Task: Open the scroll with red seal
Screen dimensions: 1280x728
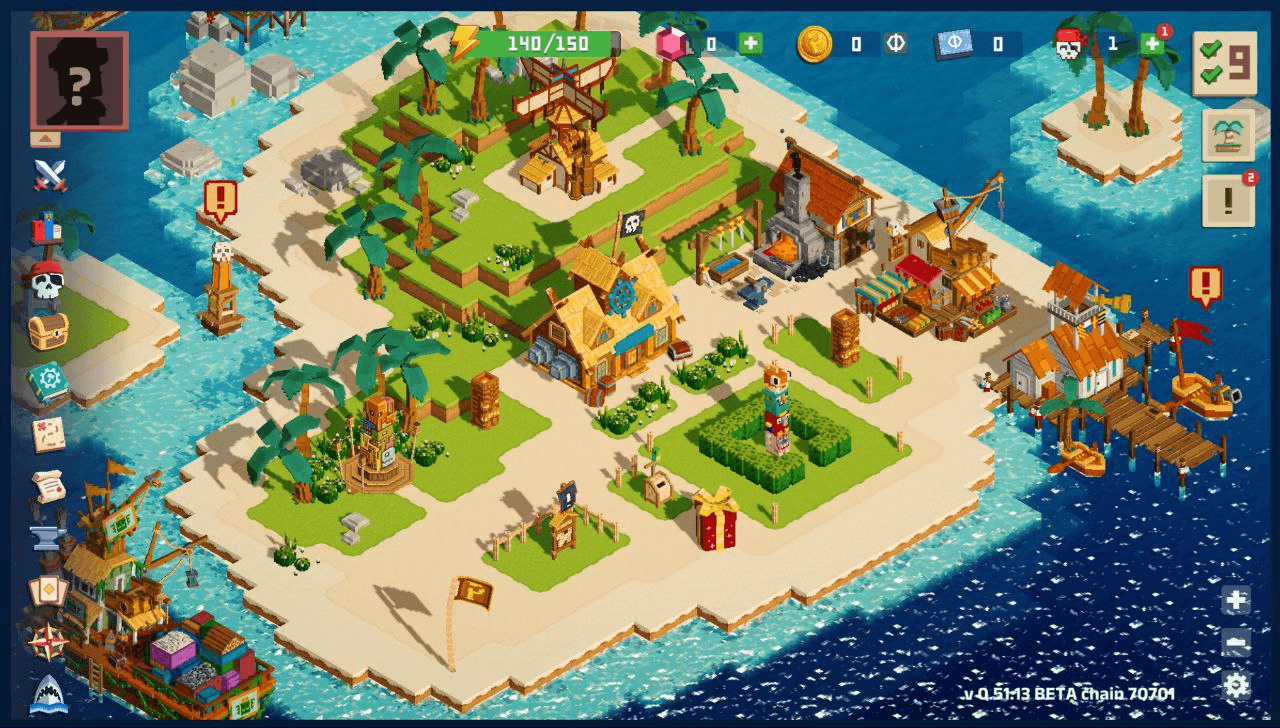Action: pos(47,486)
